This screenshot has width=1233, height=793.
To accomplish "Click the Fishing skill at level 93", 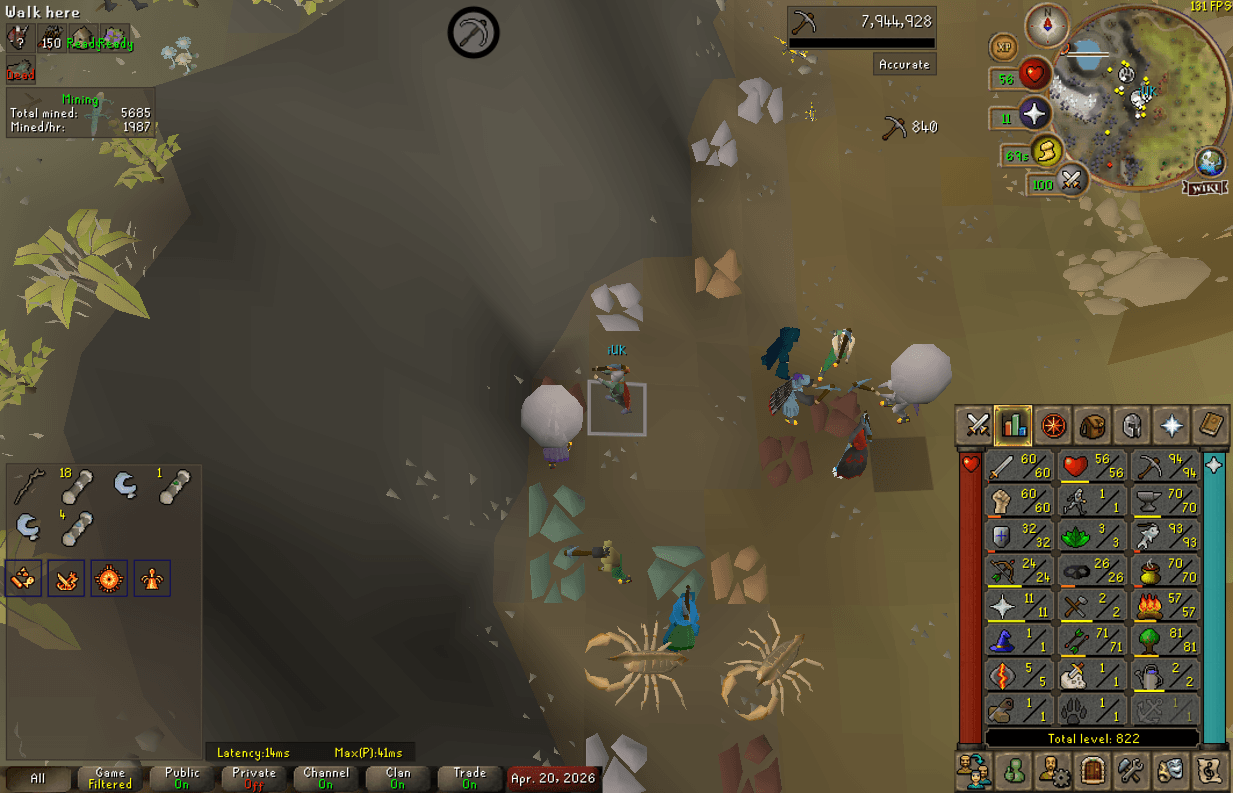I will click(x=1165, y=536).
